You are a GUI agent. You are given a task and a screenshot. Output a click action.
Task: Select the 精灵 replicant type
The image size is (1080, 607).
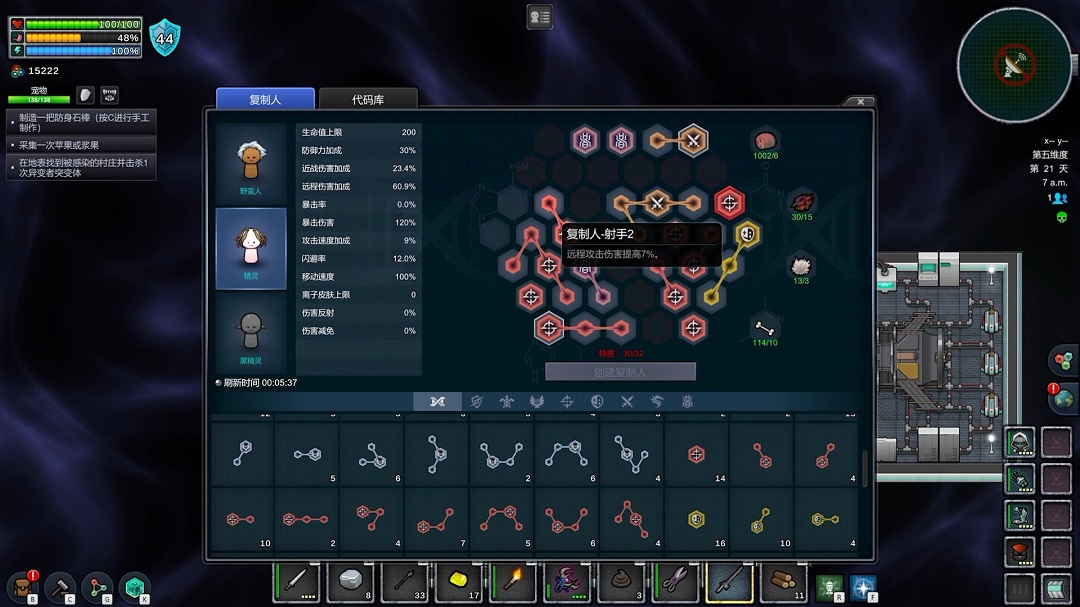[251, 248]
